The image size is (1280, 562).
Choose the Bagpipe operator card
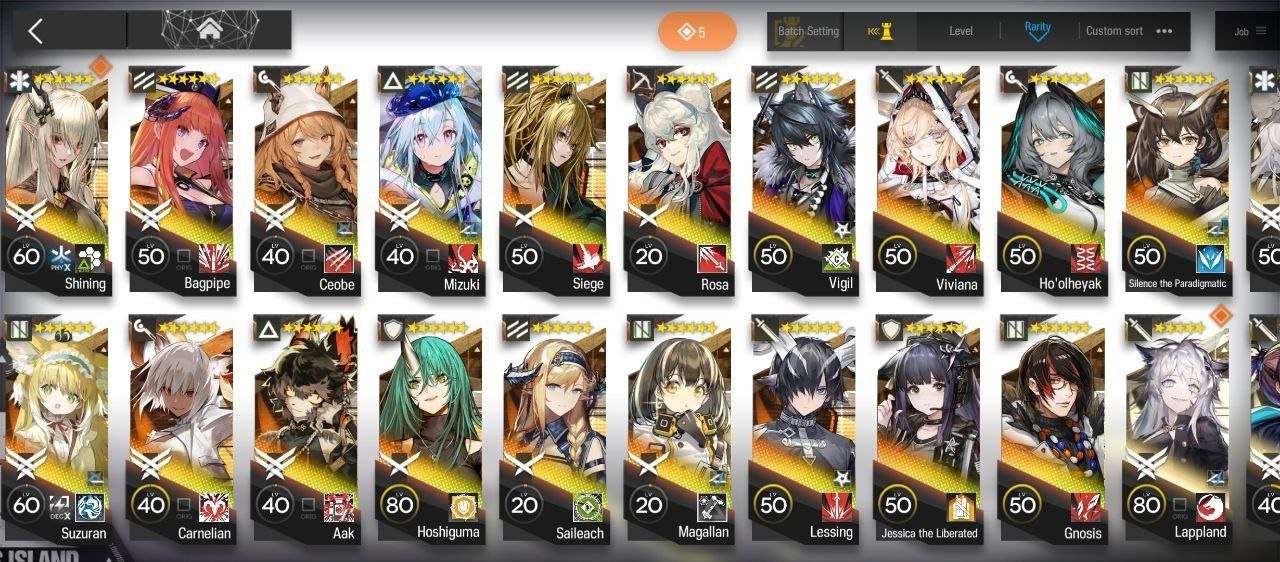[x=181, y=180]
